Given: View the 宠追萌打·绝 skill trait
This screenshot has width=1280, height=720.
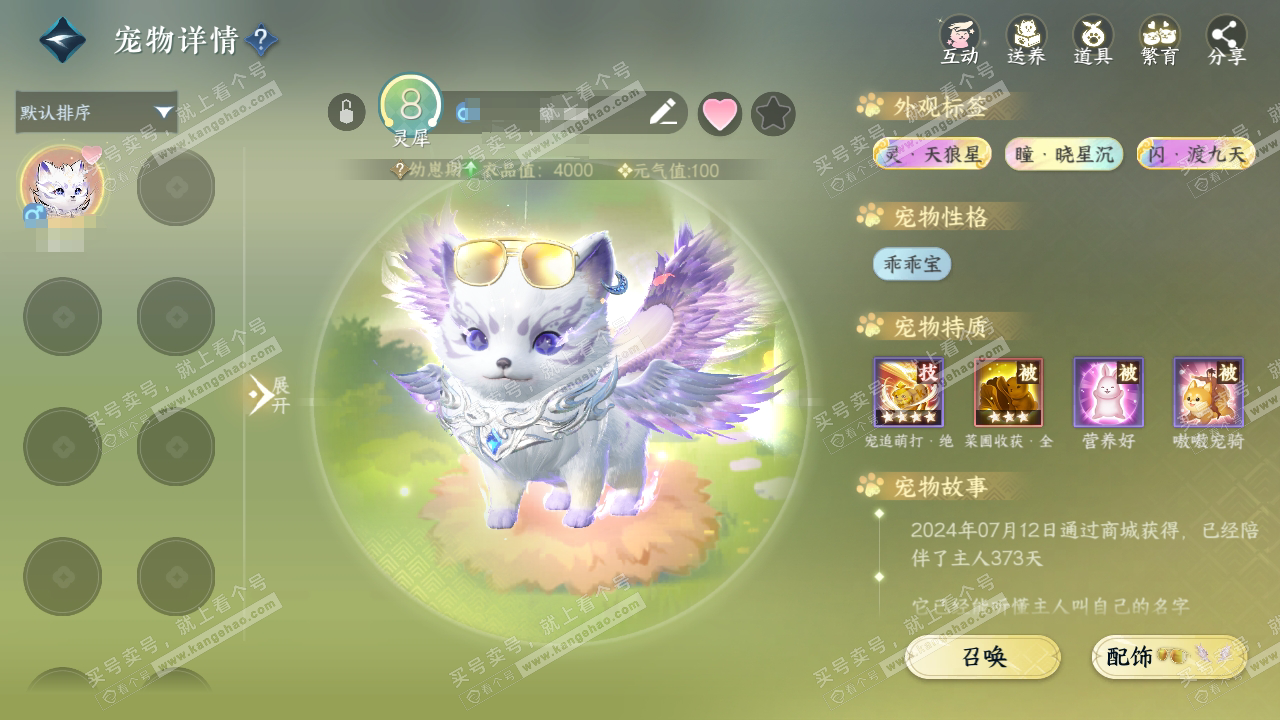Looking at the screenshot, I should (908, 392).
